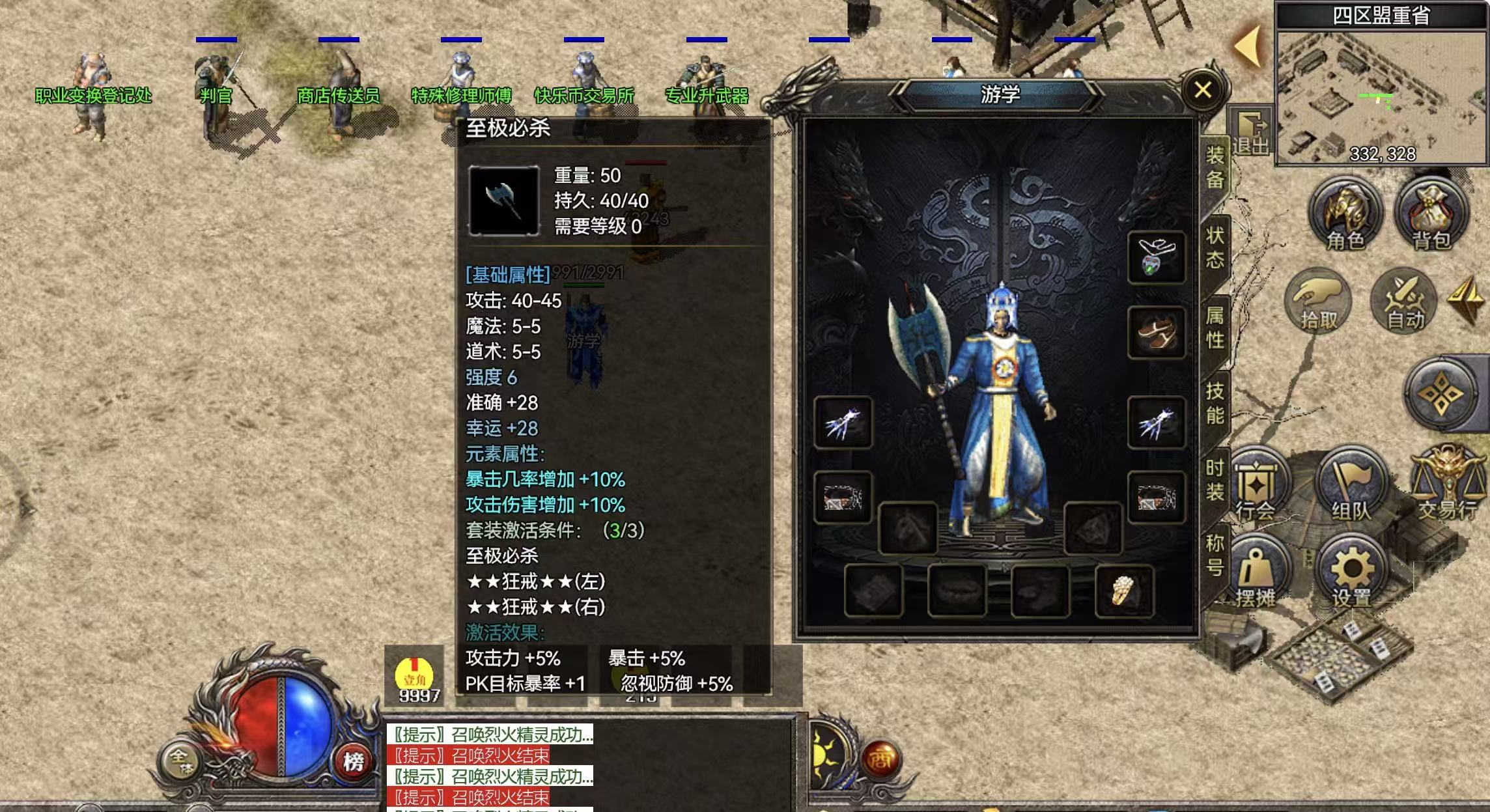Switch to the 状态 status tab
The width and height of the screenshot is (1490, 812).
tap(1215, 247)
